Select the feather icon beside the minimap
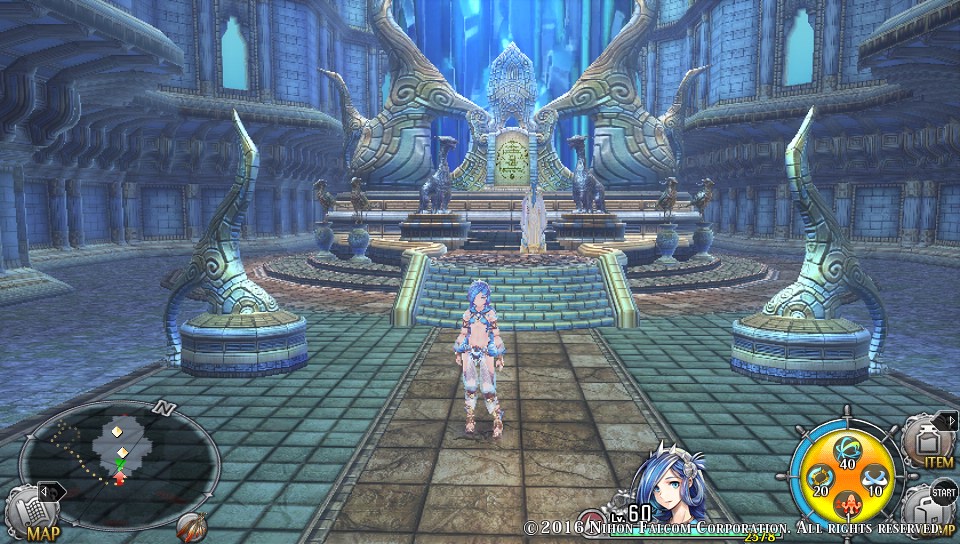The image size is (960, 544). pyautogui.click(x=190, y=526)
